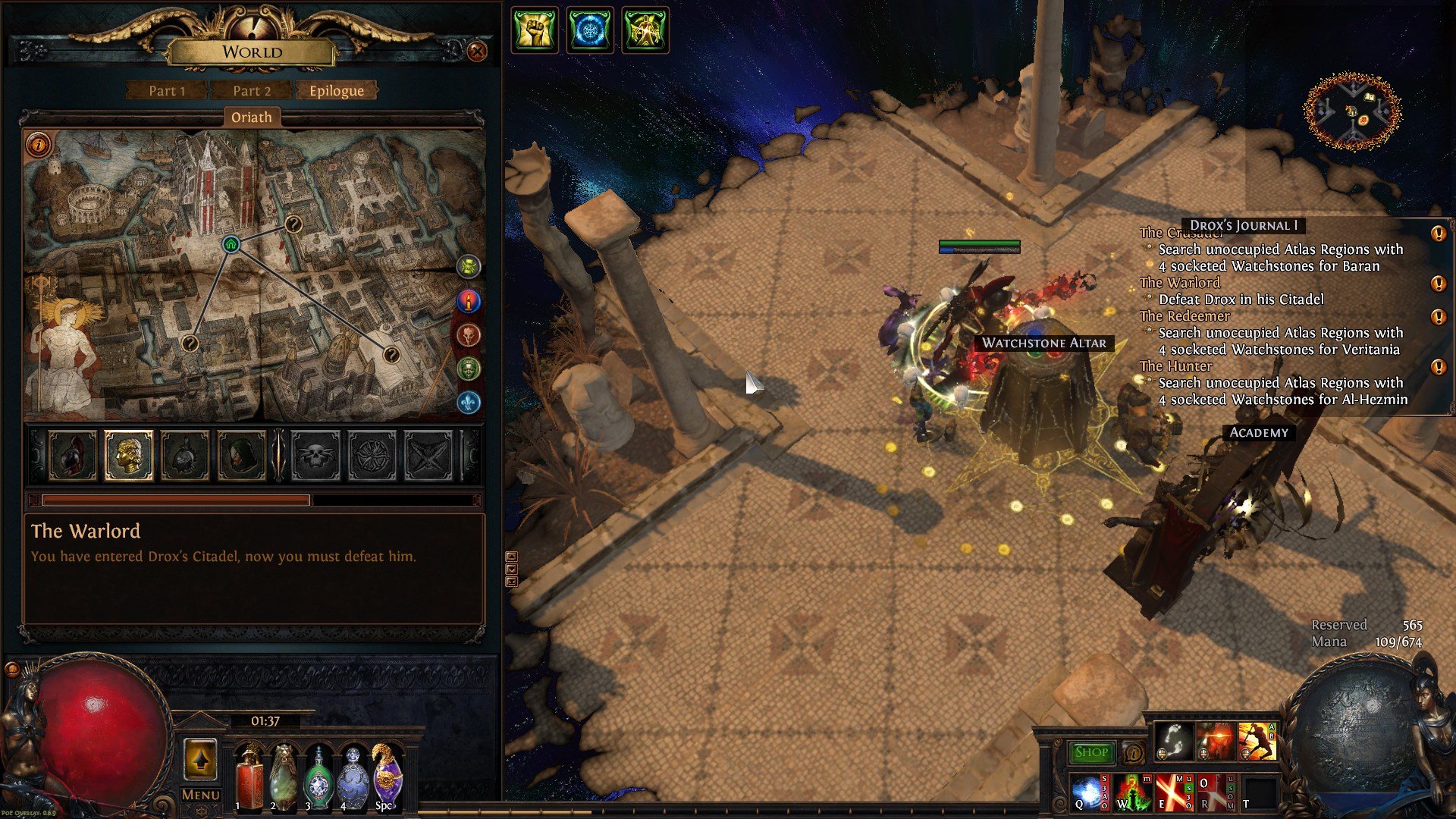The width and height of the screenshot is (1456, 819).
Task: Select the green totem icon beside the map
Action: tap(469, 267)
